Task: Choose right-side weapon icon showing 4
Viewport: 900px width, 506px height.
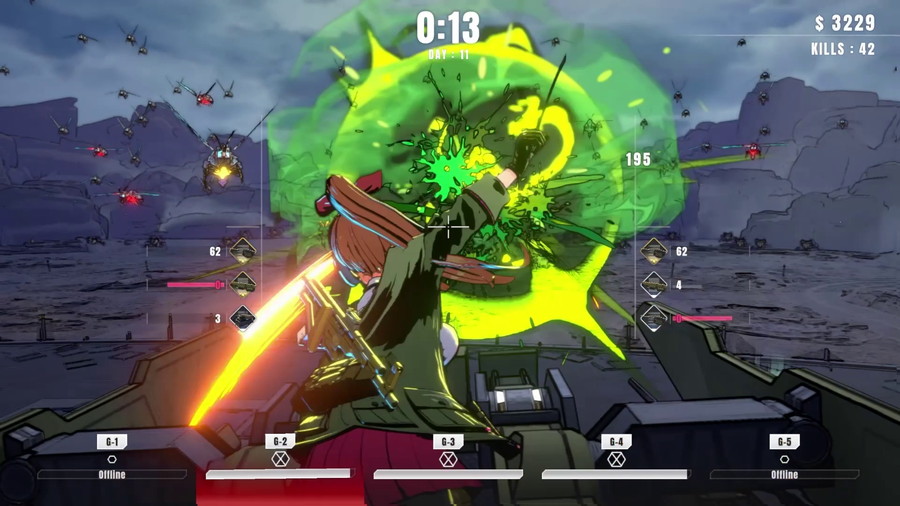Action: pyautogui.click(x=654, y=285)
